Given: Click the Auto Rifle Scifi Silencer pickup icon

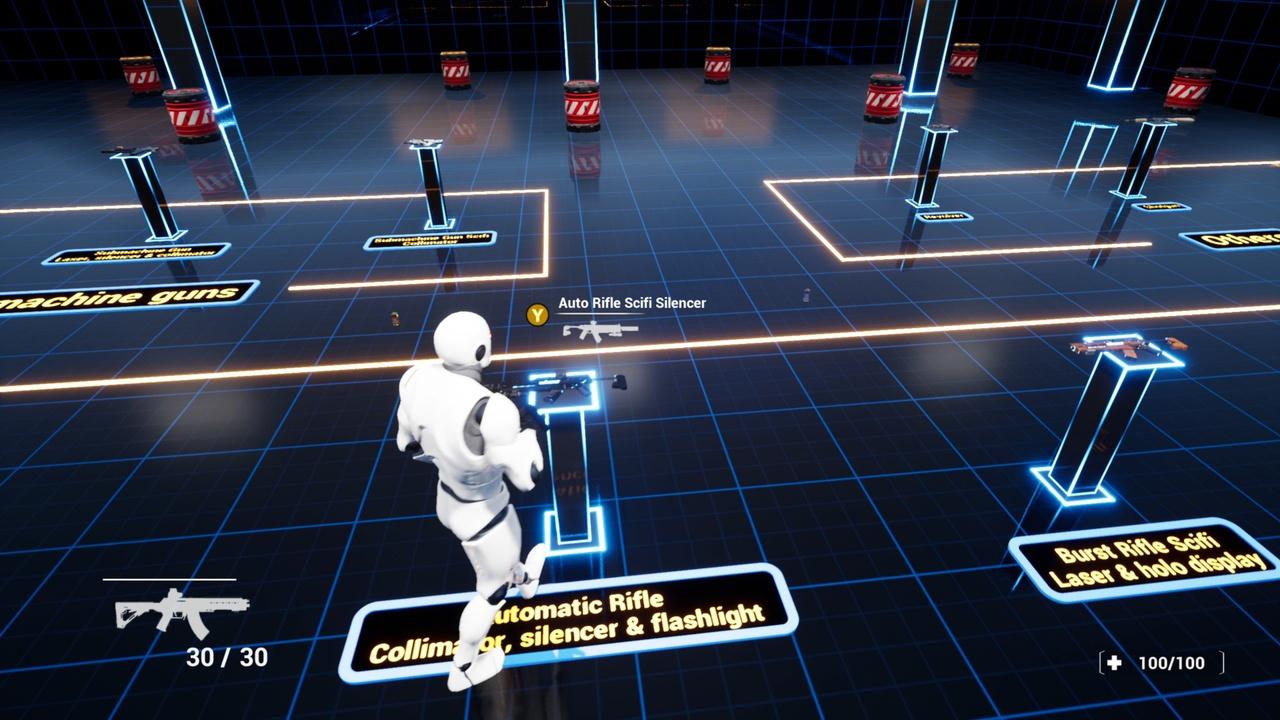Looking at the screenshot, I should (x=600, y=329).
